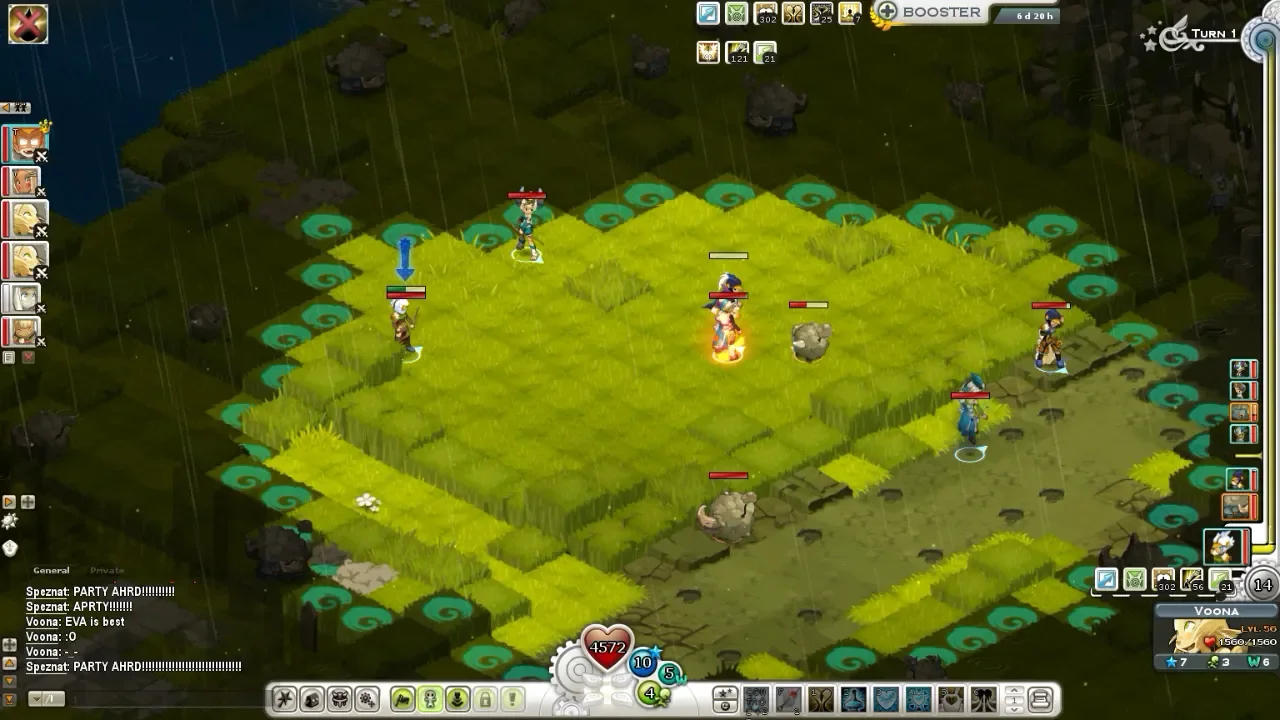Screen dimensions: 1280x720
Task: Switch the spell bar page stepper
Action: pyautogui.click(x=1013, y=698)
